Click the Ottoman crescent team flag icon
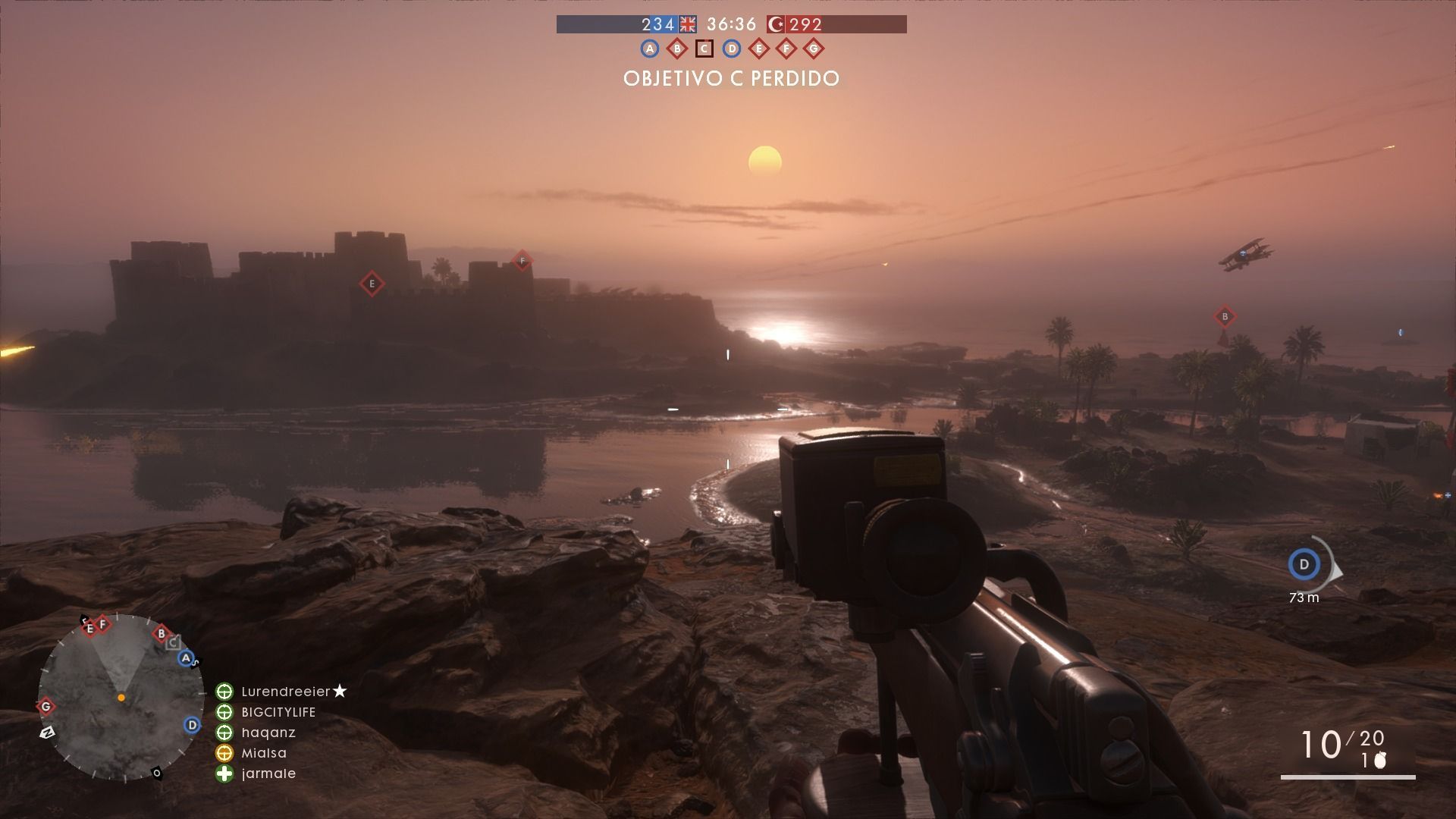This screenshot has width=1456, height=819. coord(776,24)
